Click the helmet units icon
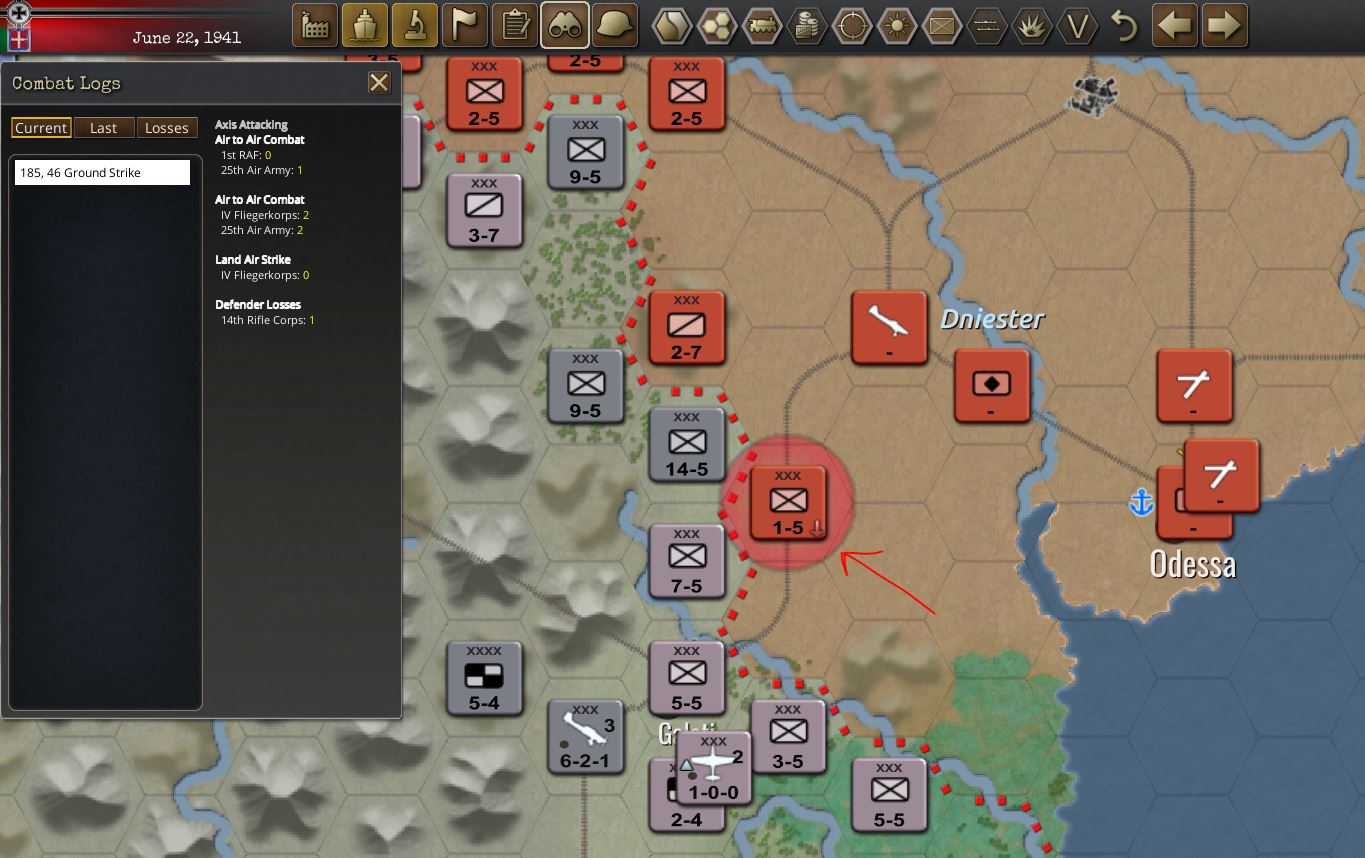This screenshot has width=1365, height=858. (615, 25)
